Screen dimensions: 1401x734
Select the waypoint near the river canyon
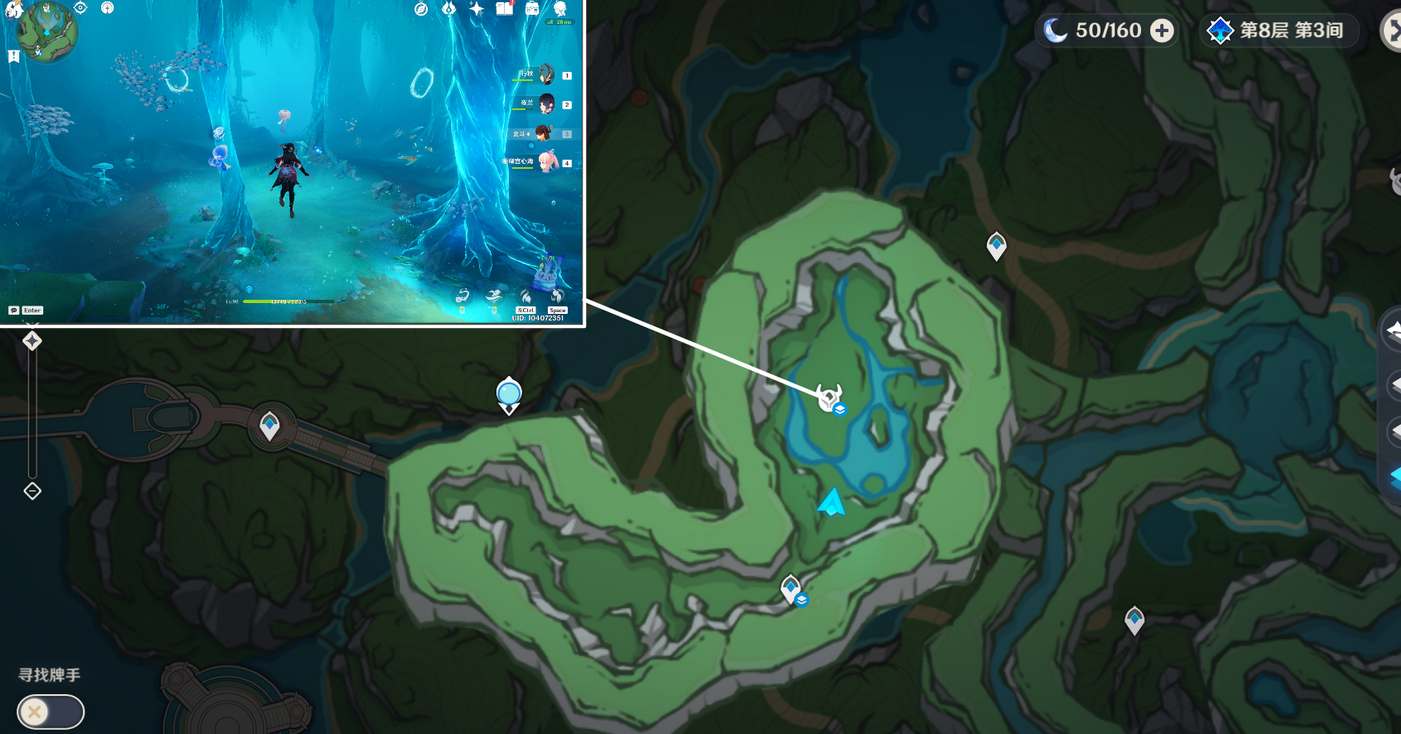click(x=1134, y=620)
